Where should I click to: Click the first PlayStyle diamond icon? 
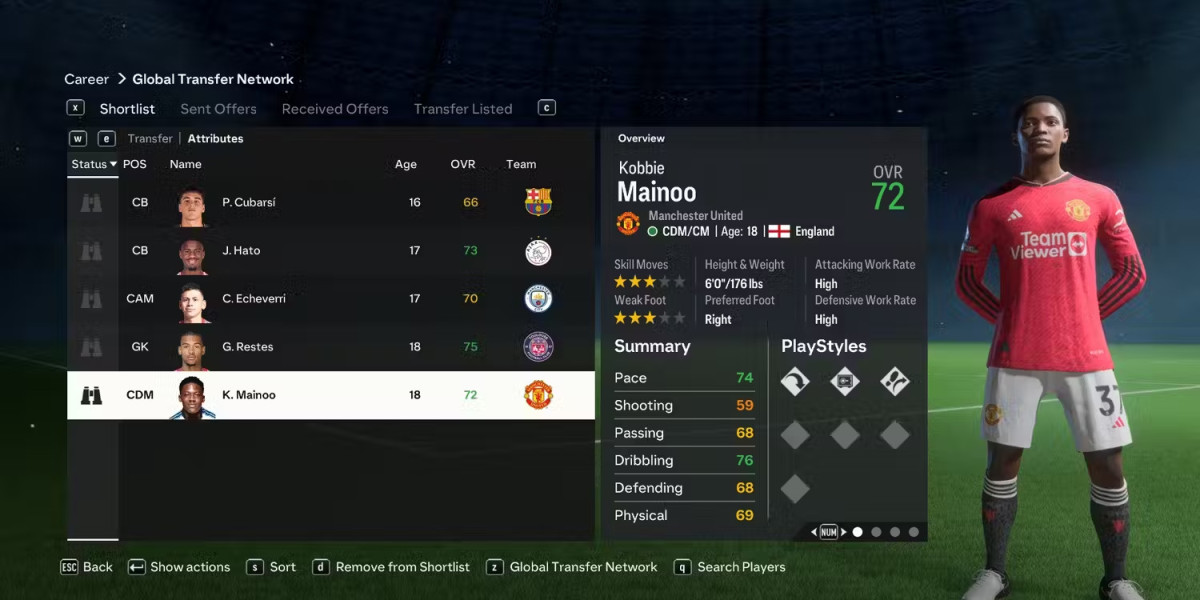point(795,381)
